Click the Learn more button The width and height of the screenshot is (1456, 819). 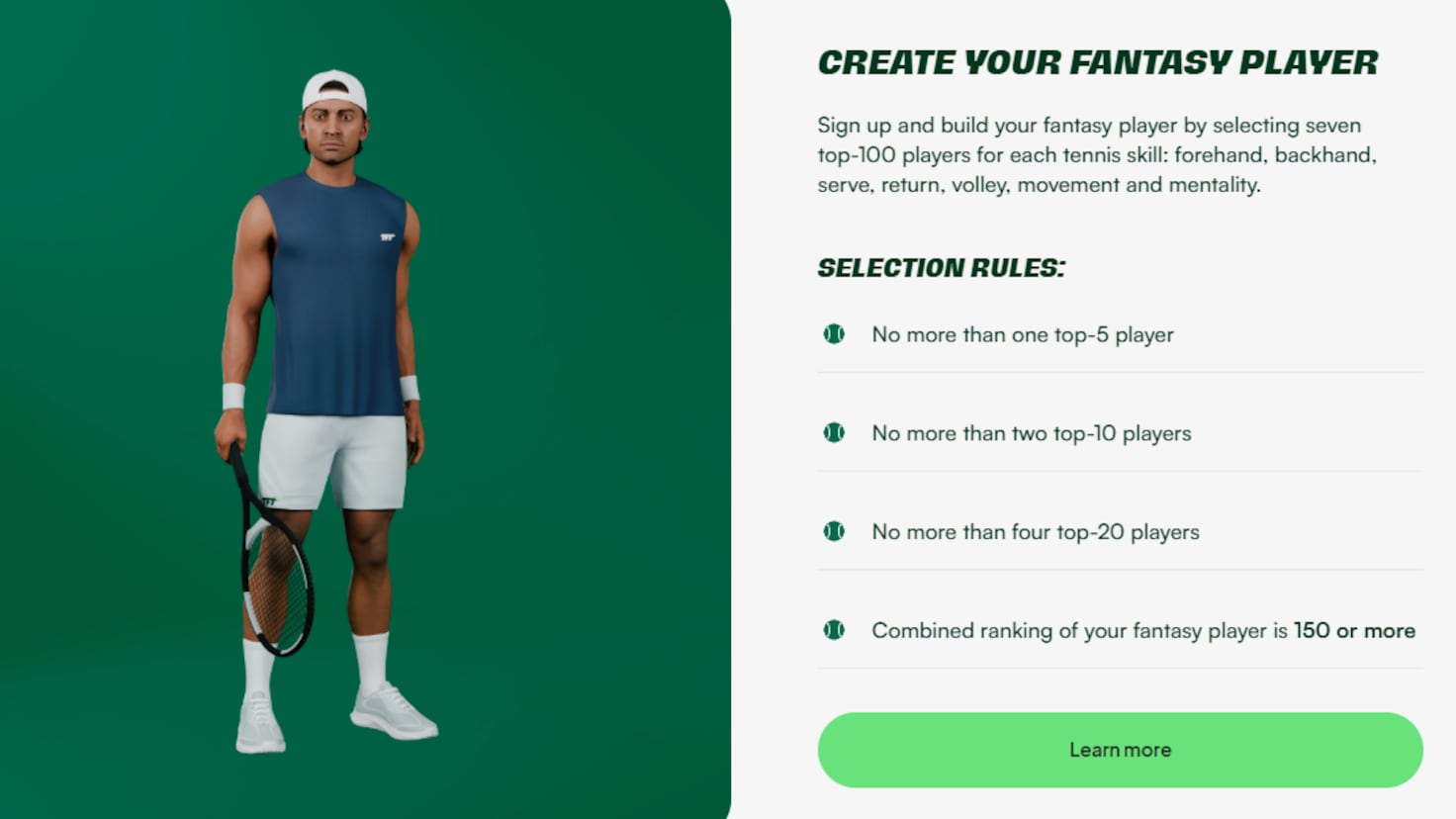pos(1119,750)
